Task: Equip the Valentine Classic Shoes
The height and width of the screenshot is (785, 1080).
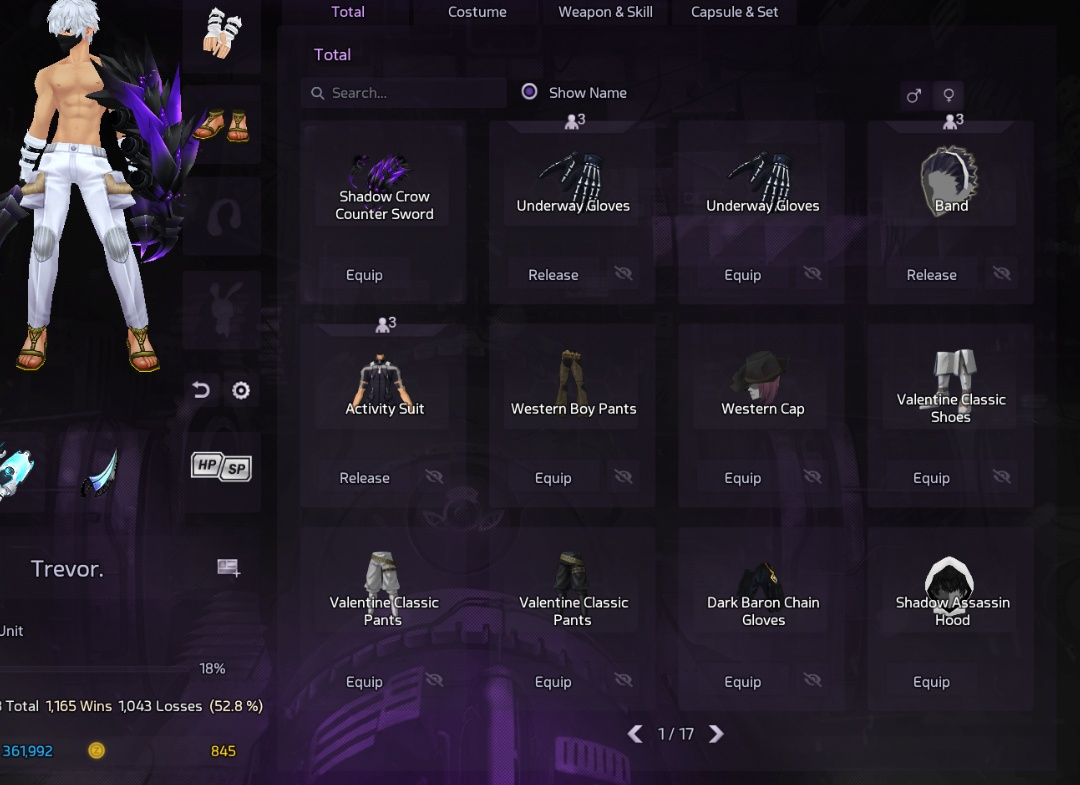Action: coord(931,478)
